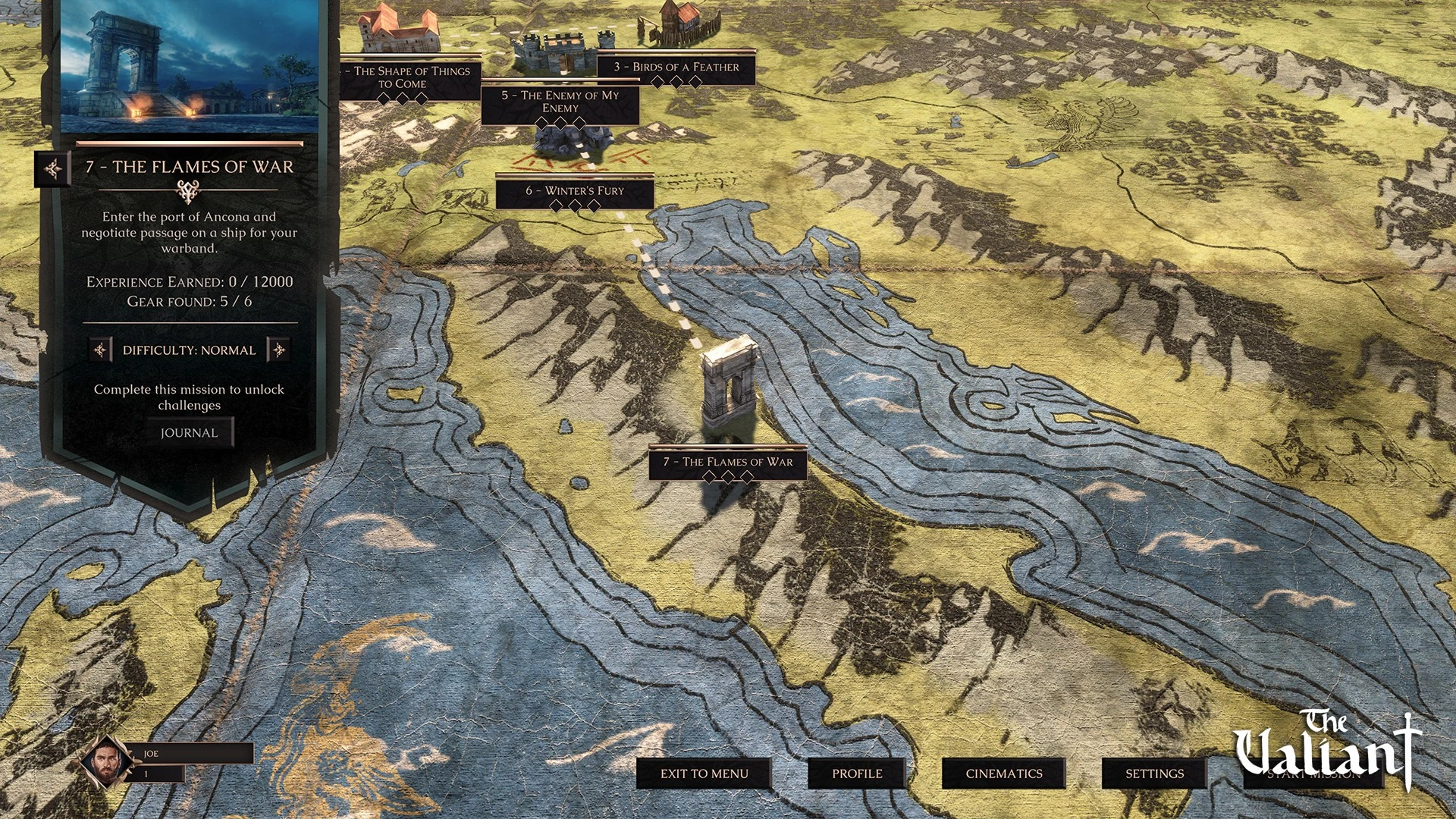
Task: Select The Shape of Things to Come mission
Action: (410, 77)
